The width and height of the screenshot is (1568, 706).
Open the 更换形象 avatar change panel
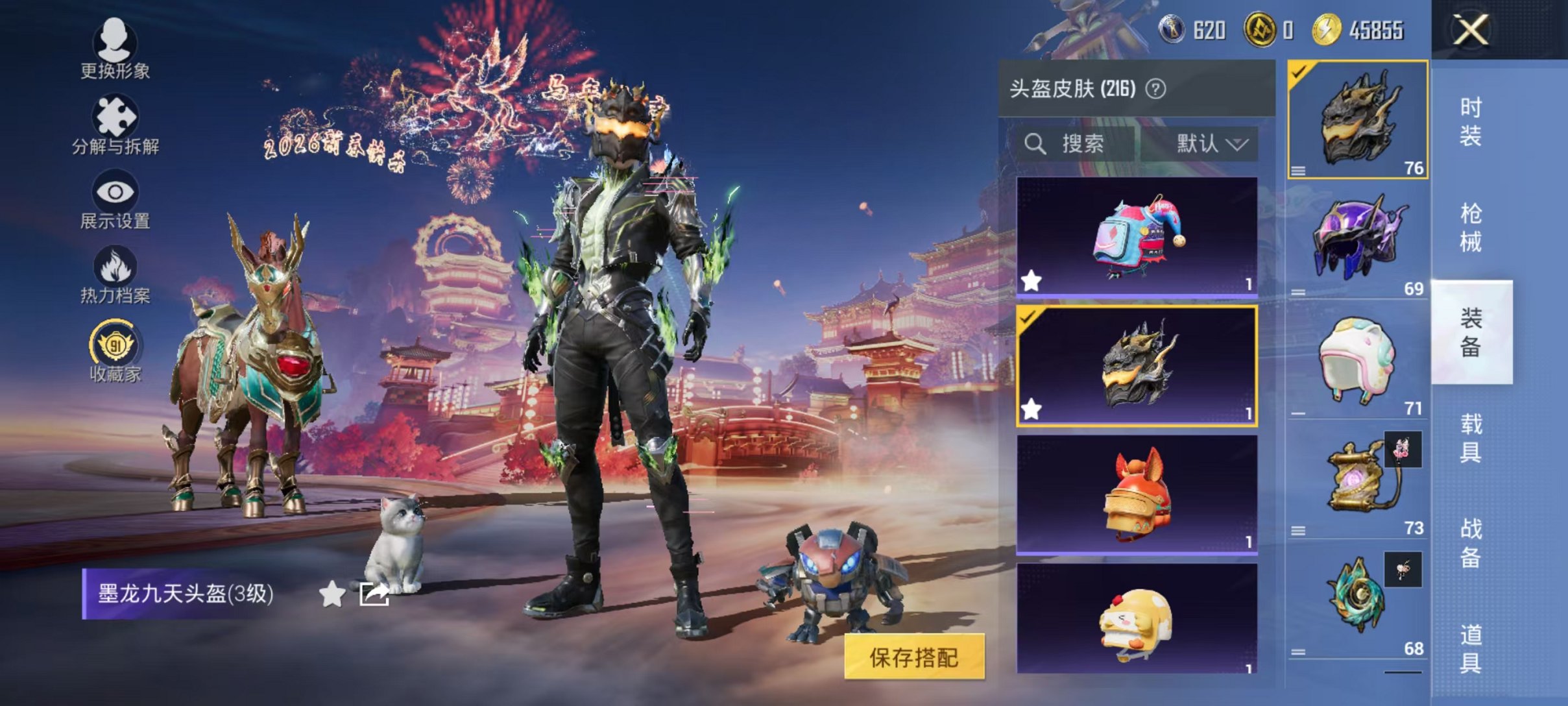pos(115,49)
